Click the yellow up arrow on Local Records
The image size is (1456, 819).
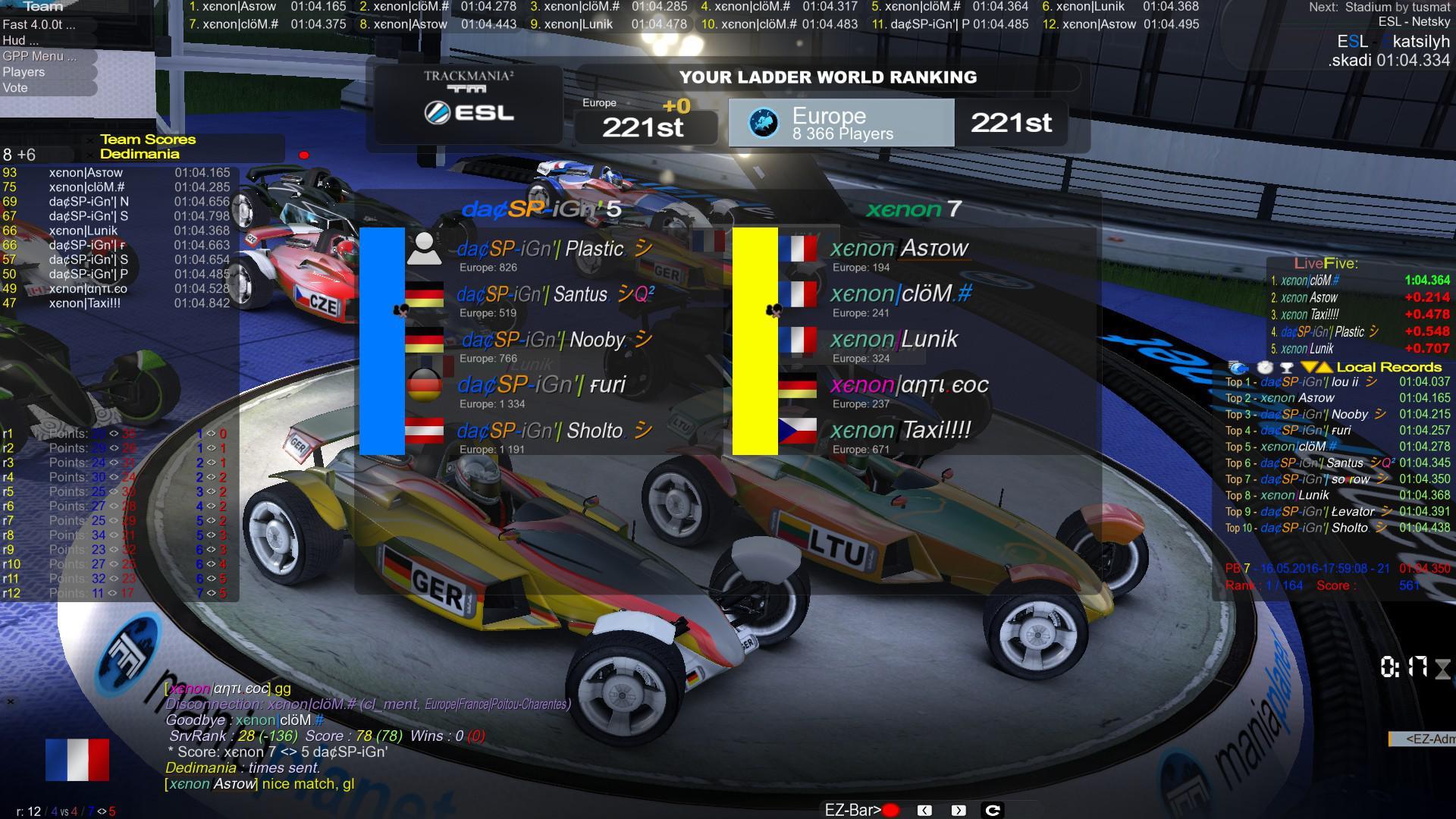[x=1324, y=367]
